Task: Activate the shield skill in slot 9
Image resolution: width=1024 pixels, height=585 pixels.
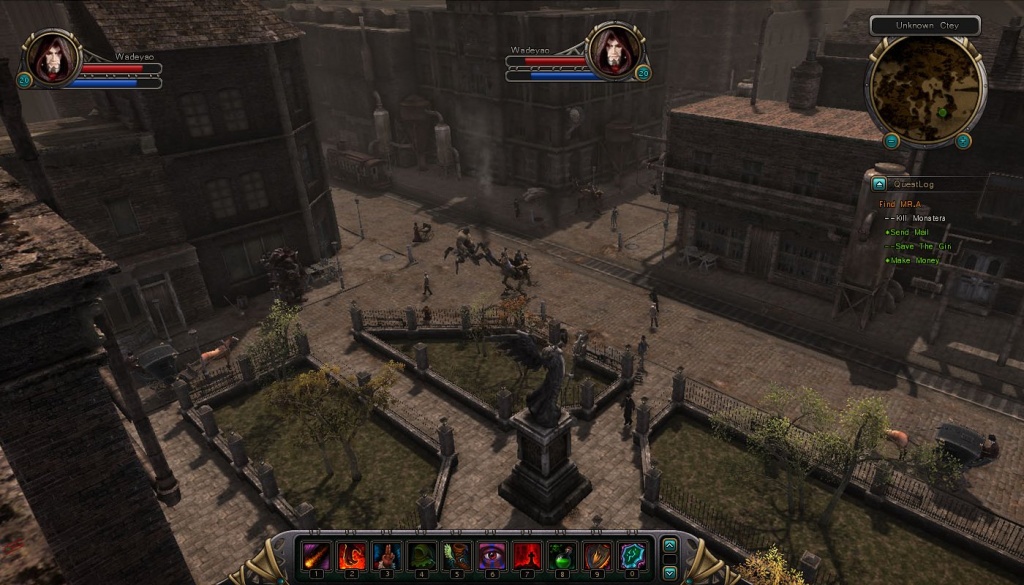Action: (596, 555)
